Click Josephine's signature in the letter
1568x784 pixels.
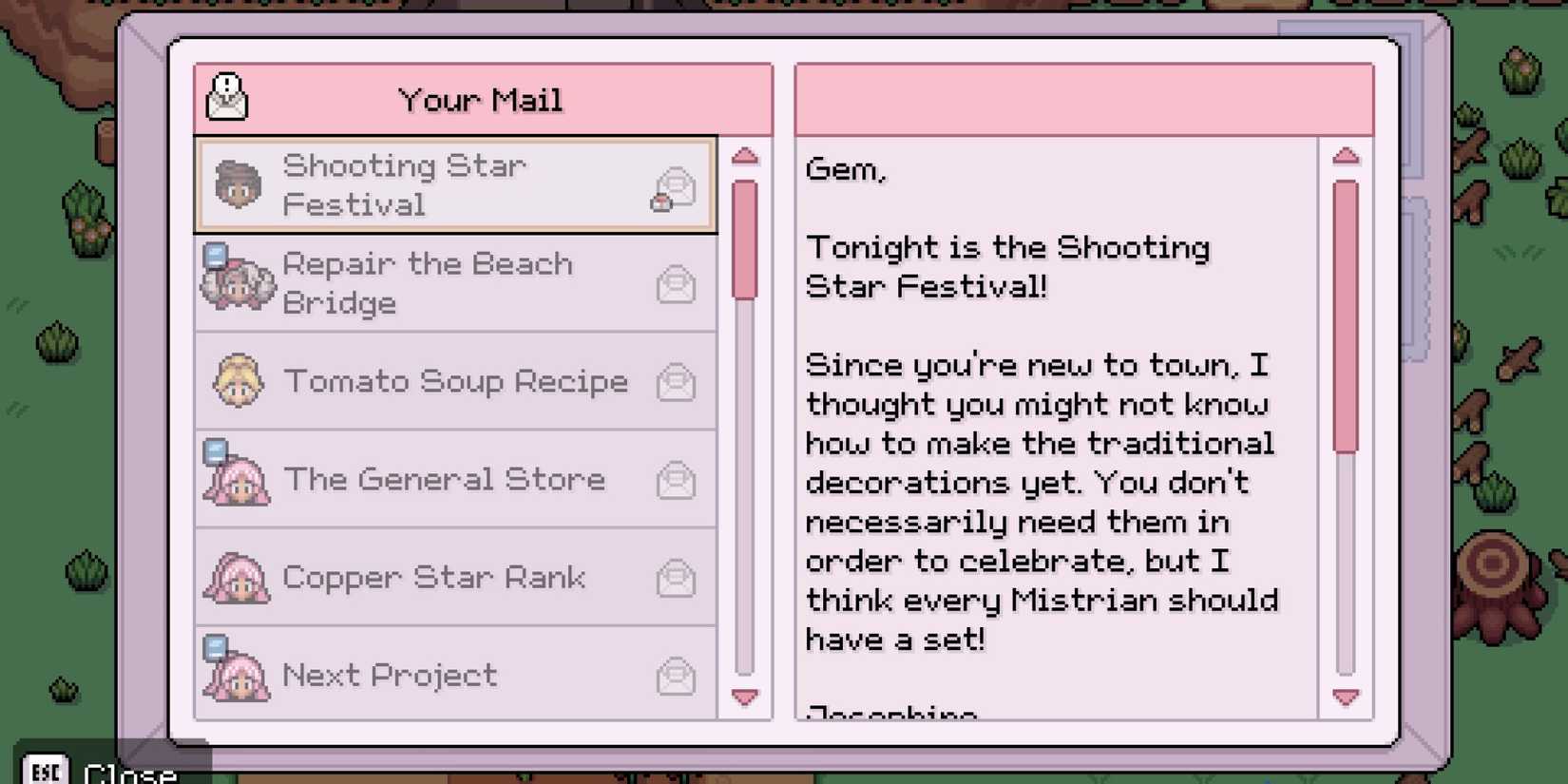click(891, 713)
